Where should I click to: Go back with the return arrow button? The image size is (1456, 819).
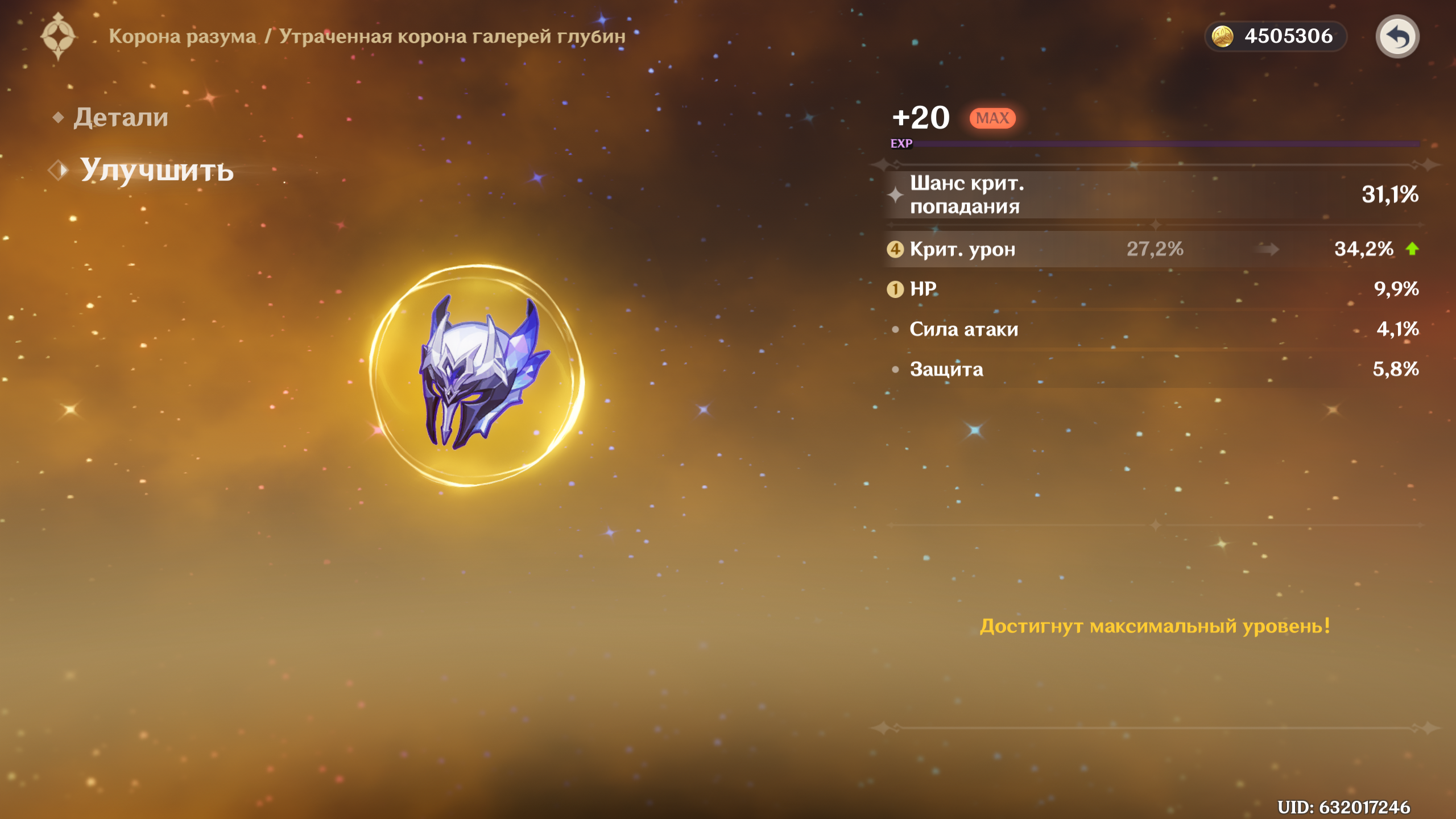coord(1397,37)
